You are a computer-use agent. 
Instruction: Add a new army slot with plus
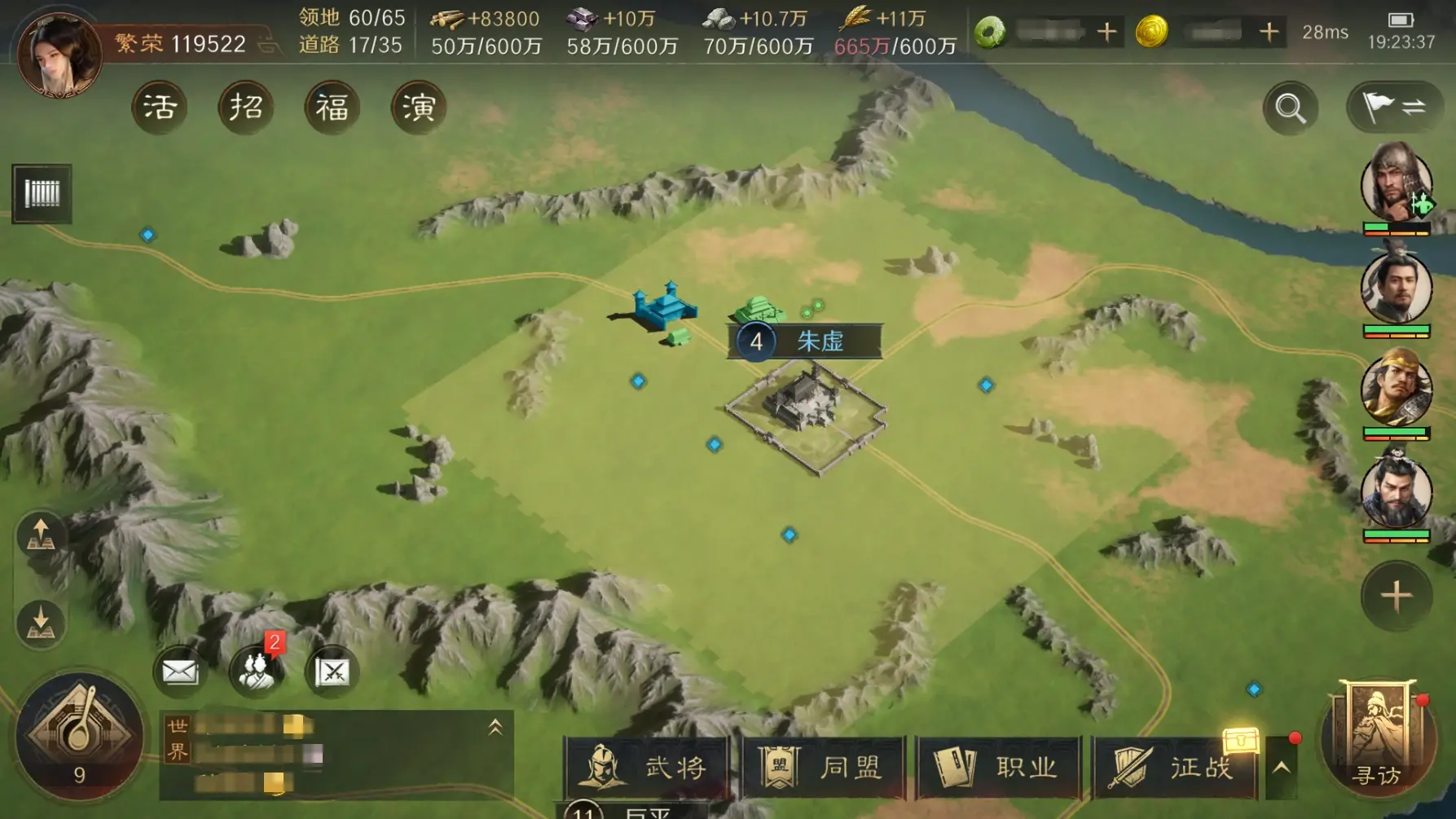click(1396, 596)
